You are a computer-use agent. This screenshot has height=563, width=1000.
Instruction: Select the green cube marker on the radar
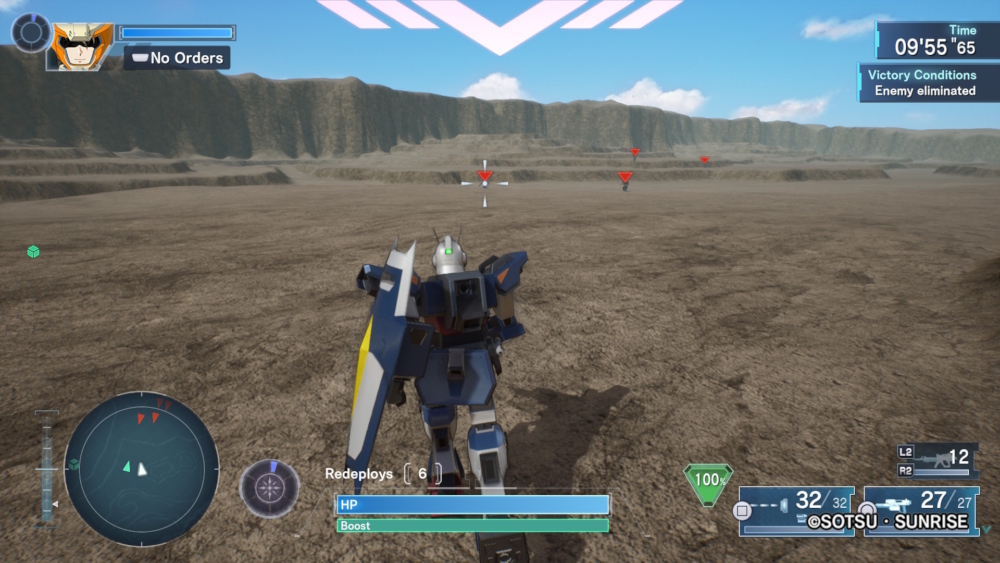[x=74, y=464]
